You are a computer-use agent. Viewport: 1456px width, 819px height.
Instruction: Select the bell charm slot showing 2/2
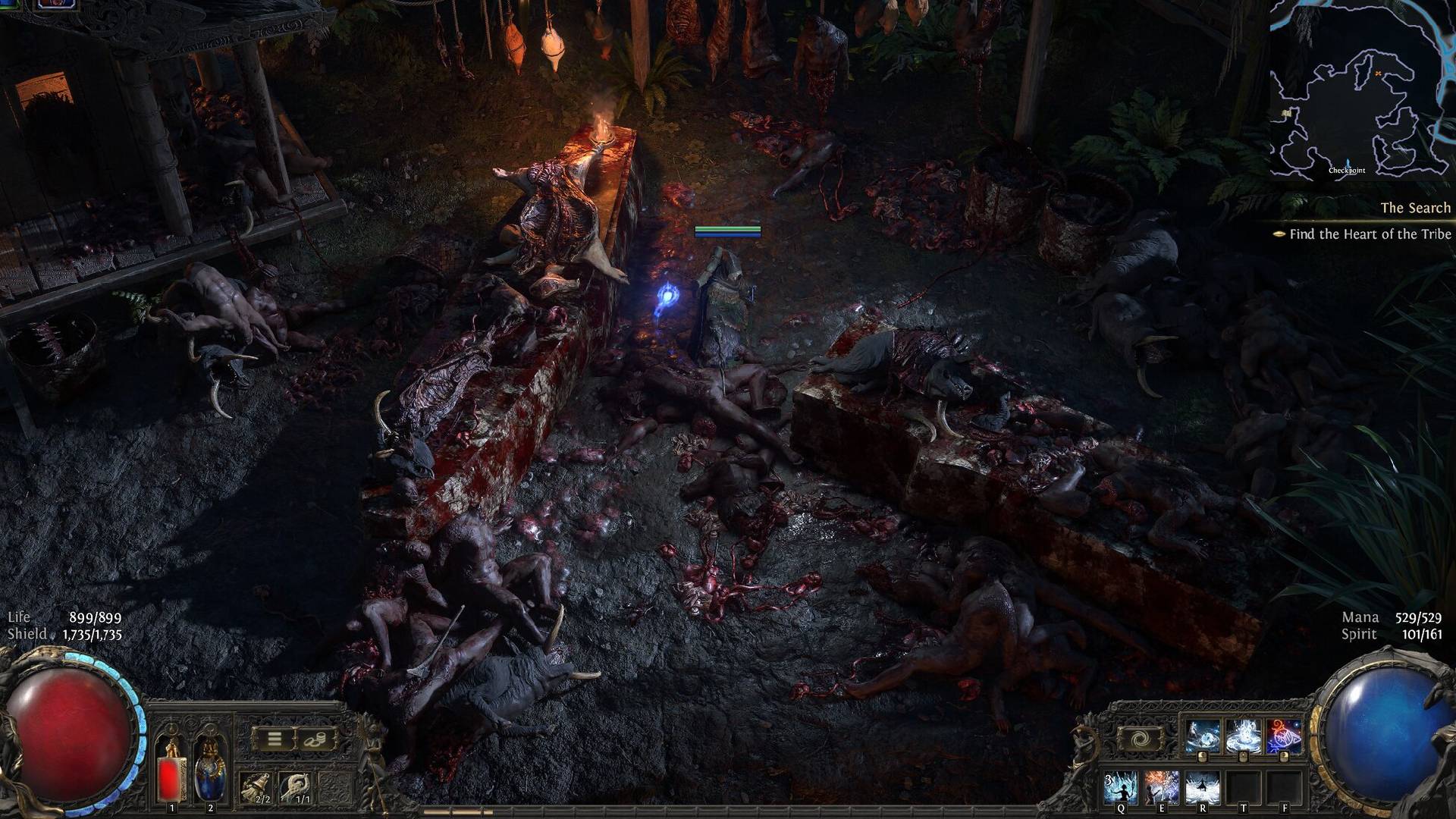256,788
